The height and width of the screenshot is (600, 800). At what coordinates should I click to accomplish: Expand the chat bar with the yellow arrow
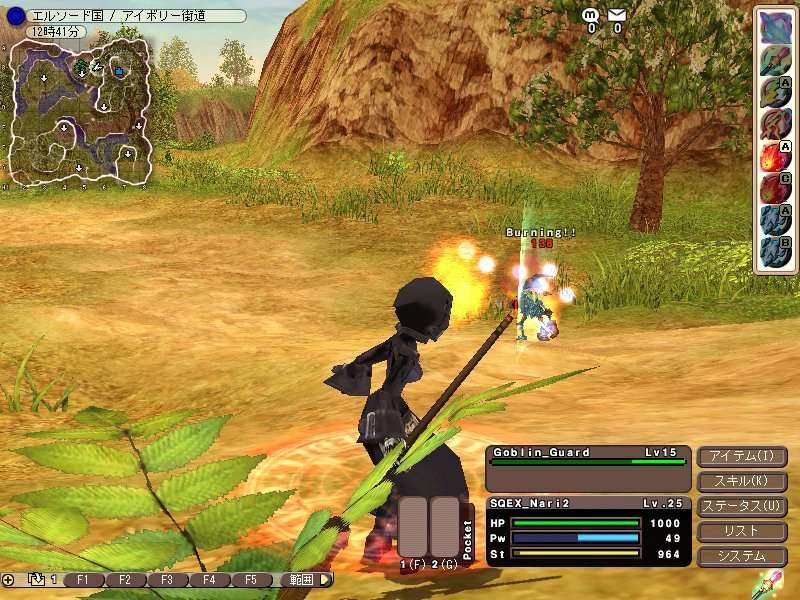point(326,580)
